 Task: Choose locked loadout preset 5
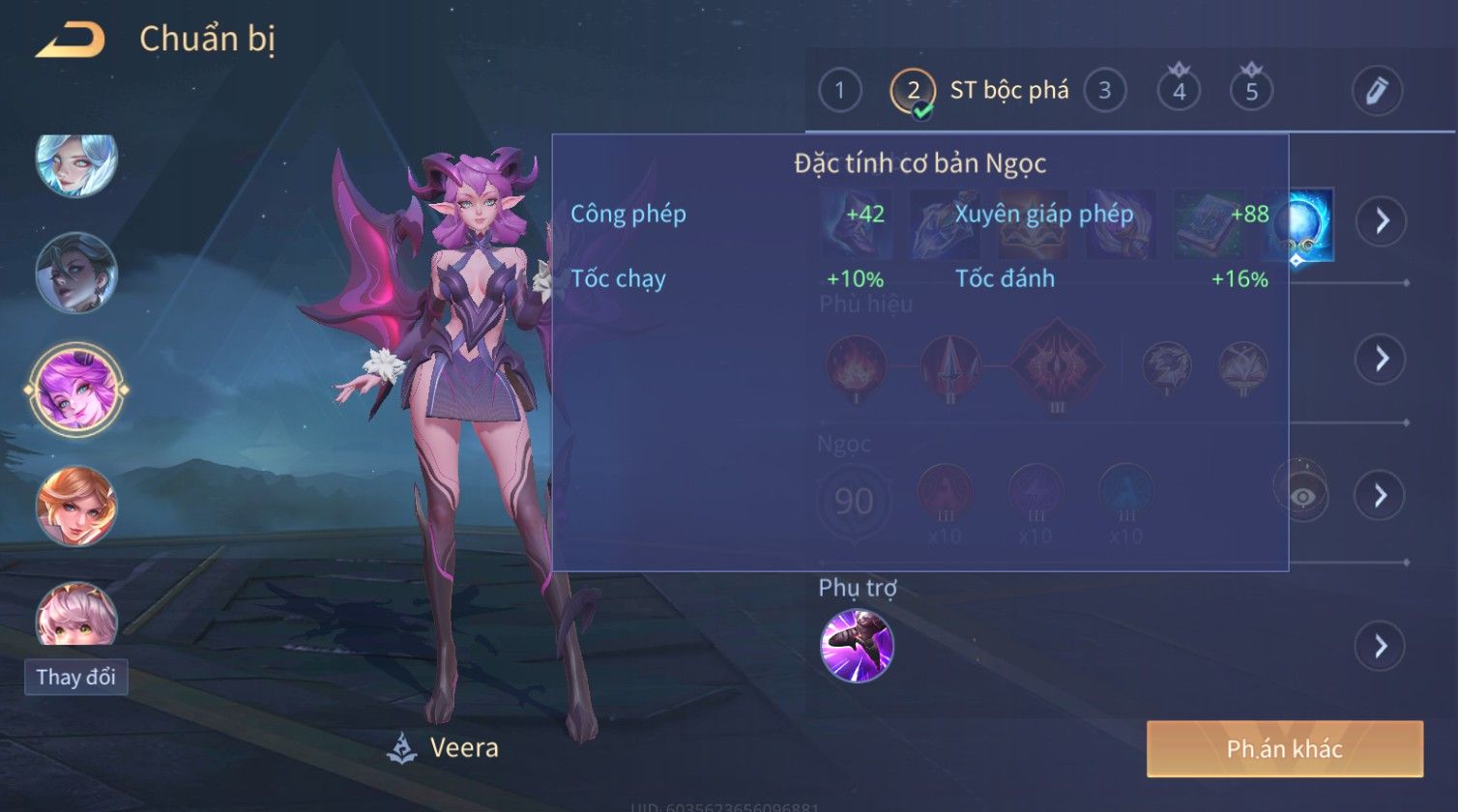coord(1251,91)
